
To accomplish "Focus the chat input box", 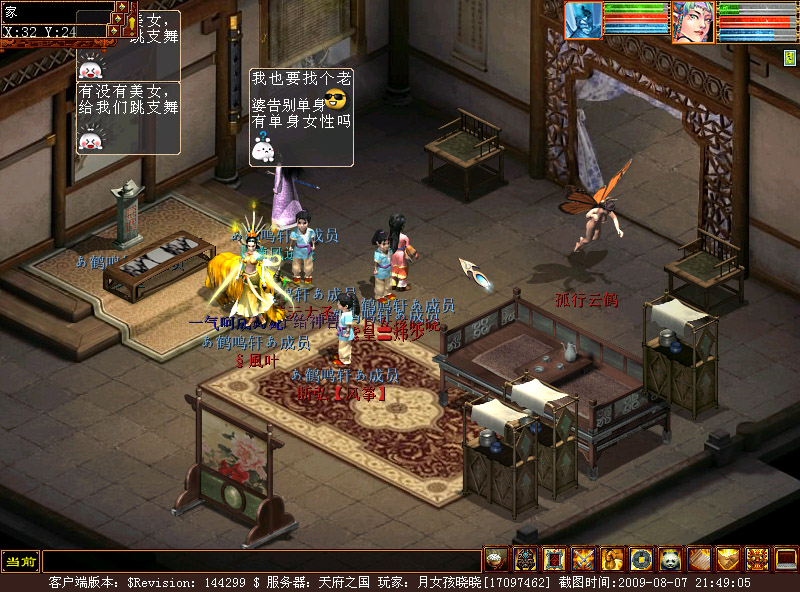I will (260, 561).
